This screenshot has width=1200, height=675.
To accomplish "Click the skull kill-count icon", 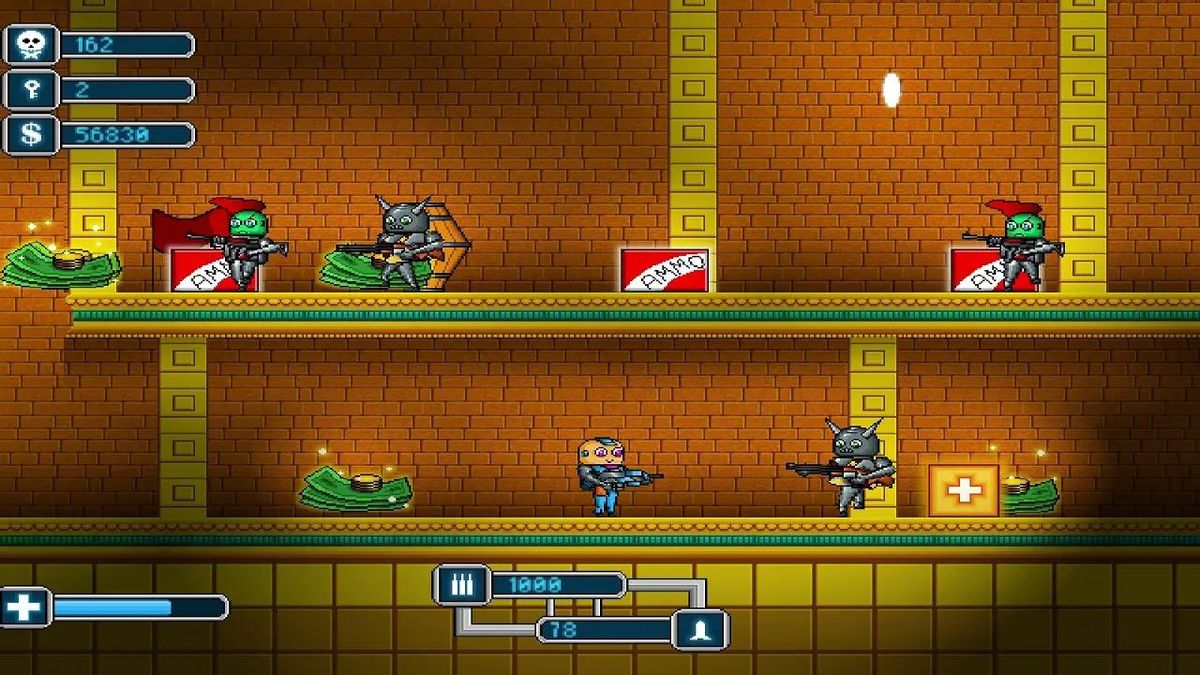I will pyautogui.click(x=31, y=45).
